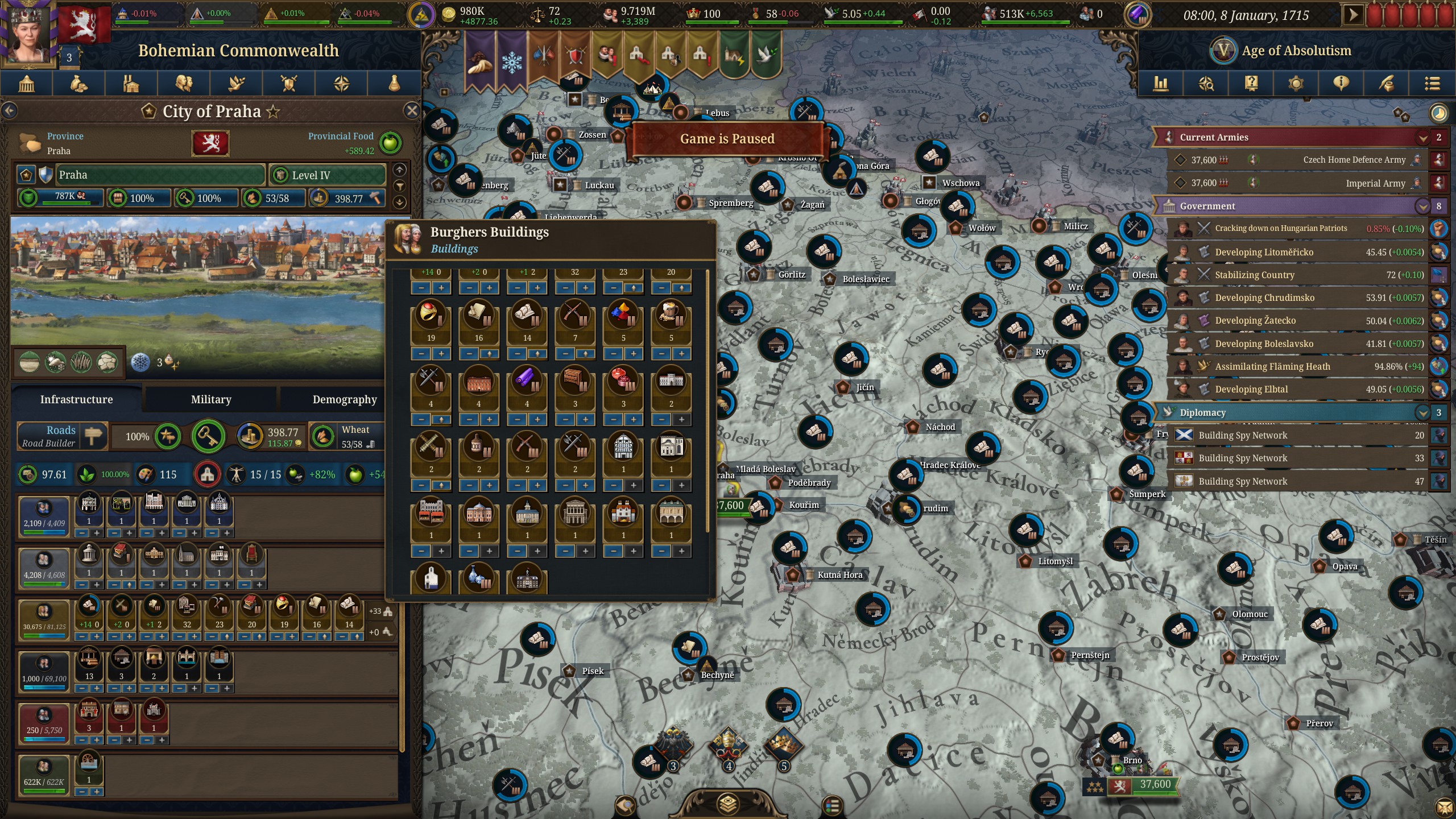
Task: Click the Bohemian lion flag shield
Action: point(210,142)
